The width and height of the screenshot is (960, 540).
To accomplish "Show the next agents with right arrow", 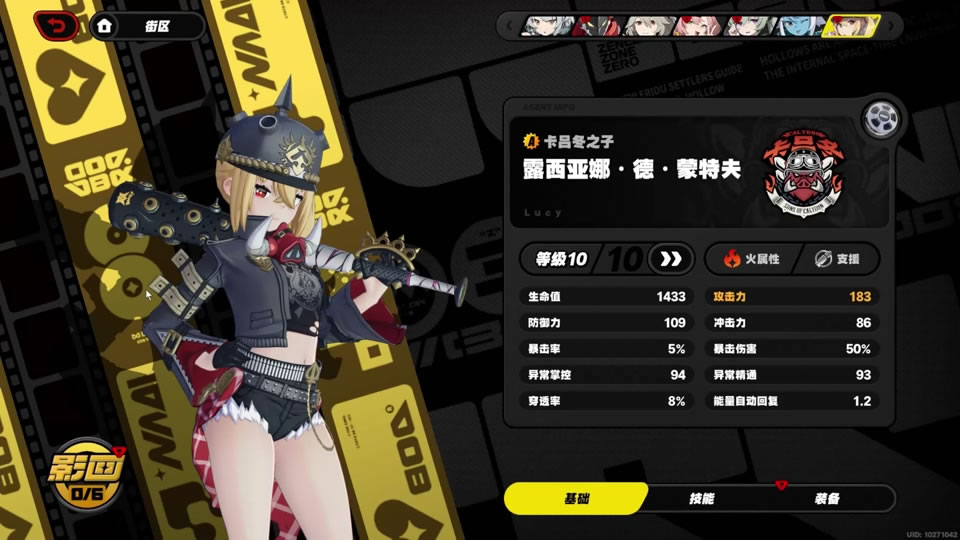I will (889, 26).
